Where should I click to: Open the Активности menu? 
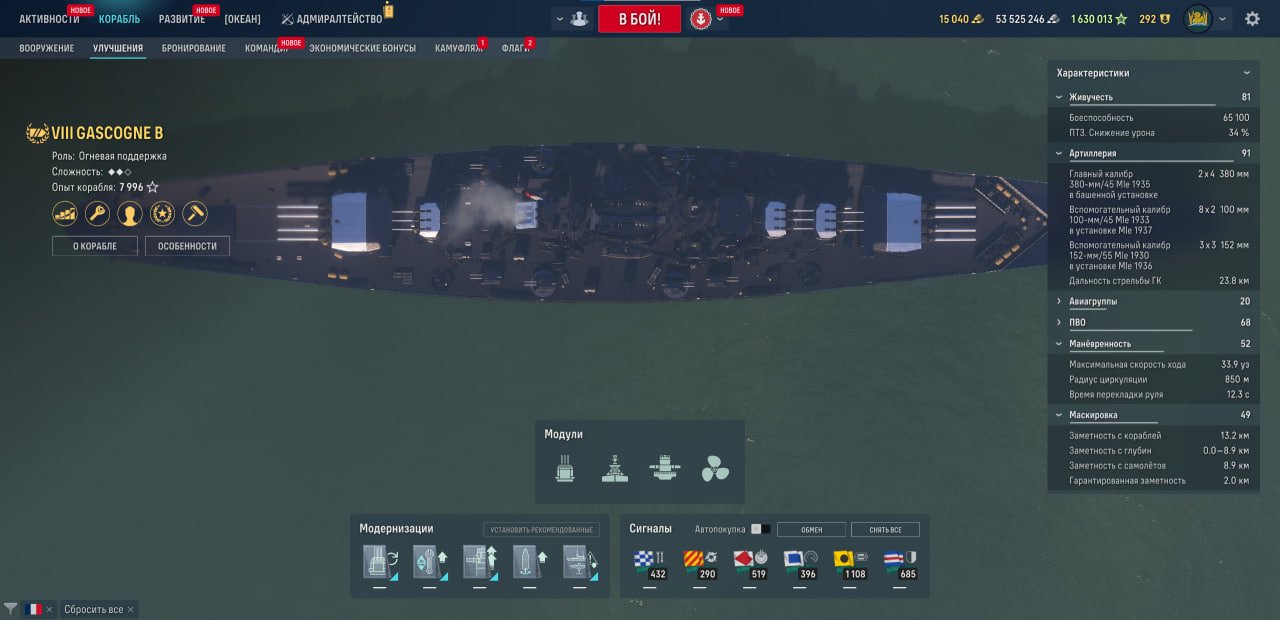[x=49, y=19]
